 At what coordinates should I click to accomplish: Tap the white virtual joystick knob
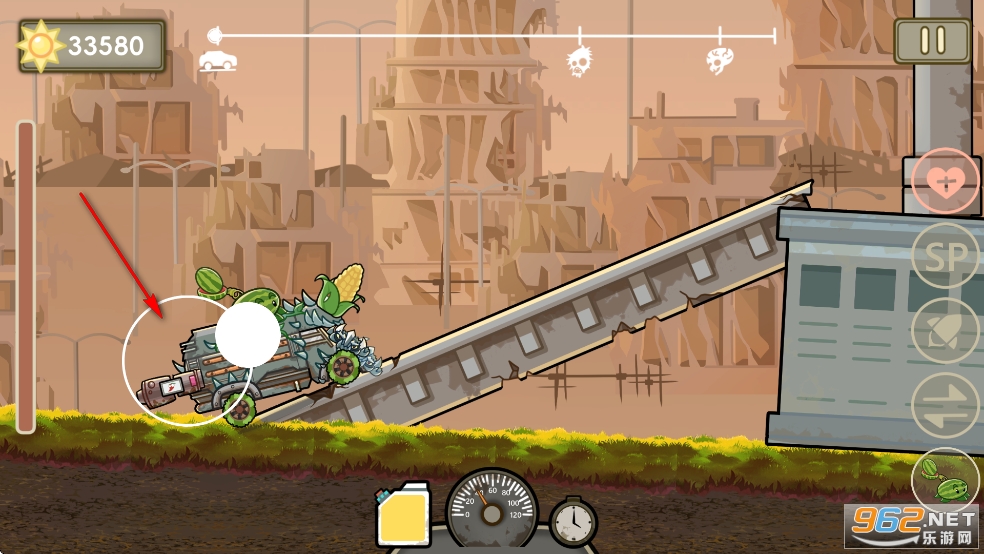pyautogui.click(x=247, y=335)
